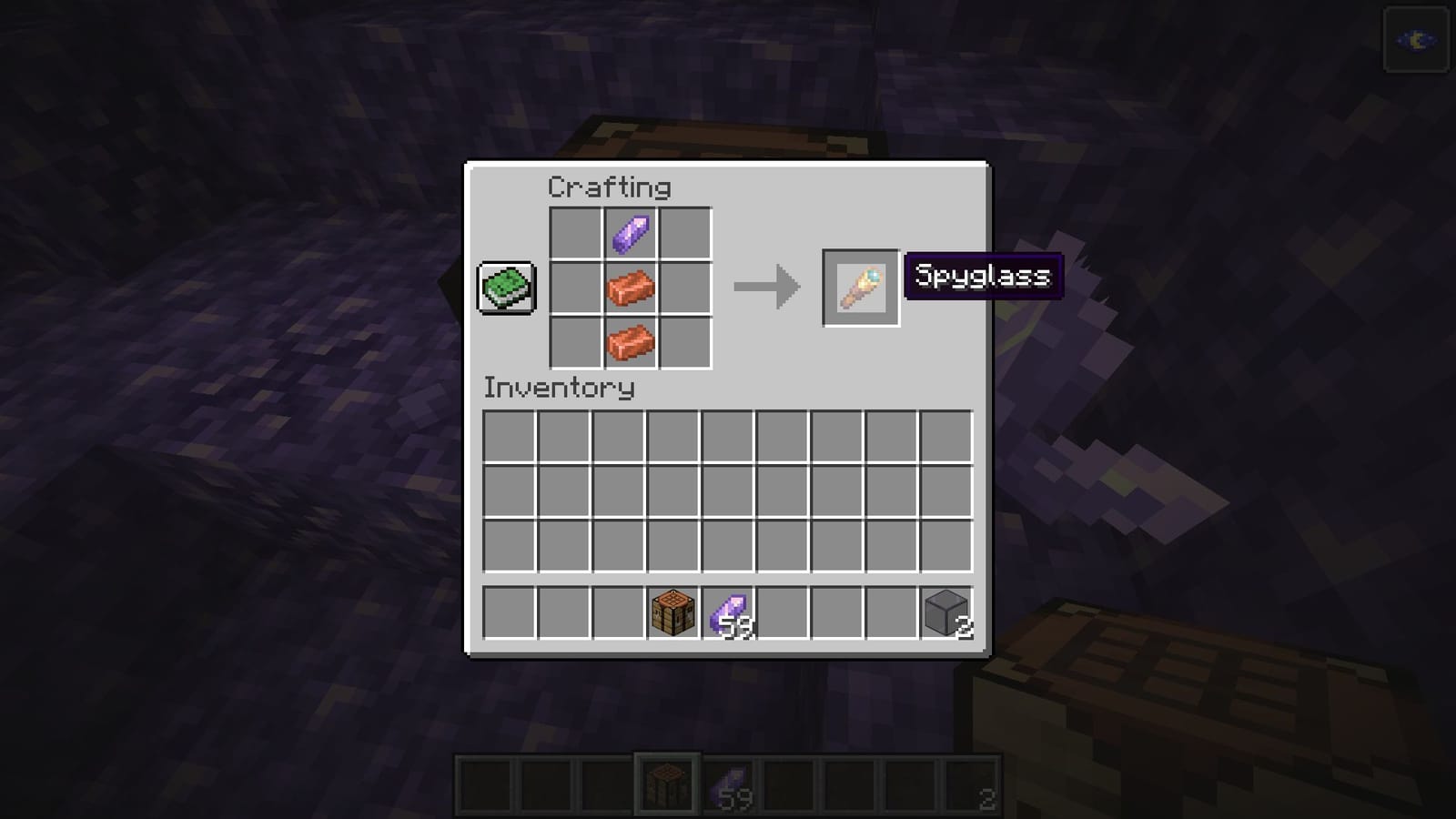This screenshot has width=1456, height=819.
Task: Click the empty bottom-right crafting grid slot
Action: click(684, 341)
